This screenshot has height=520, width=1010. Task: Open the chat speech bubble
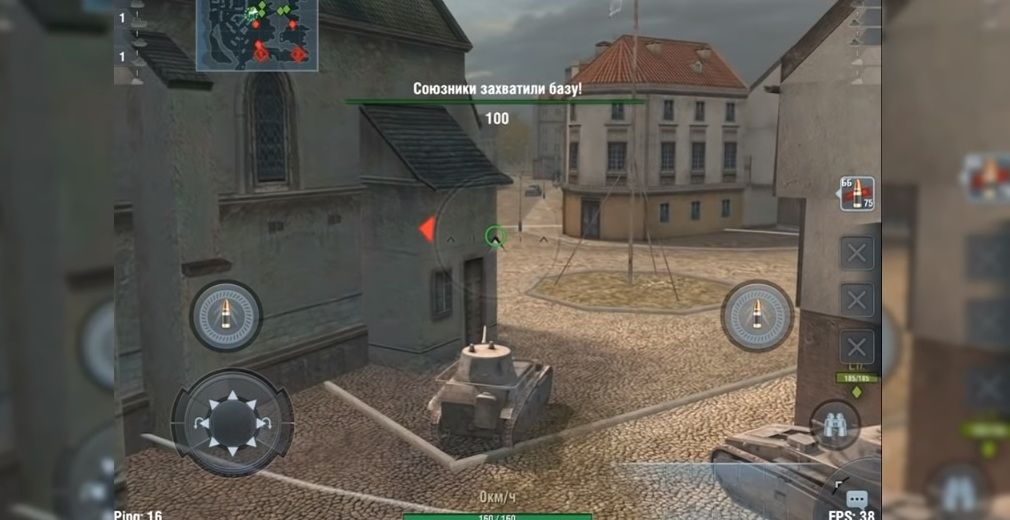click(x=857, y=498)
